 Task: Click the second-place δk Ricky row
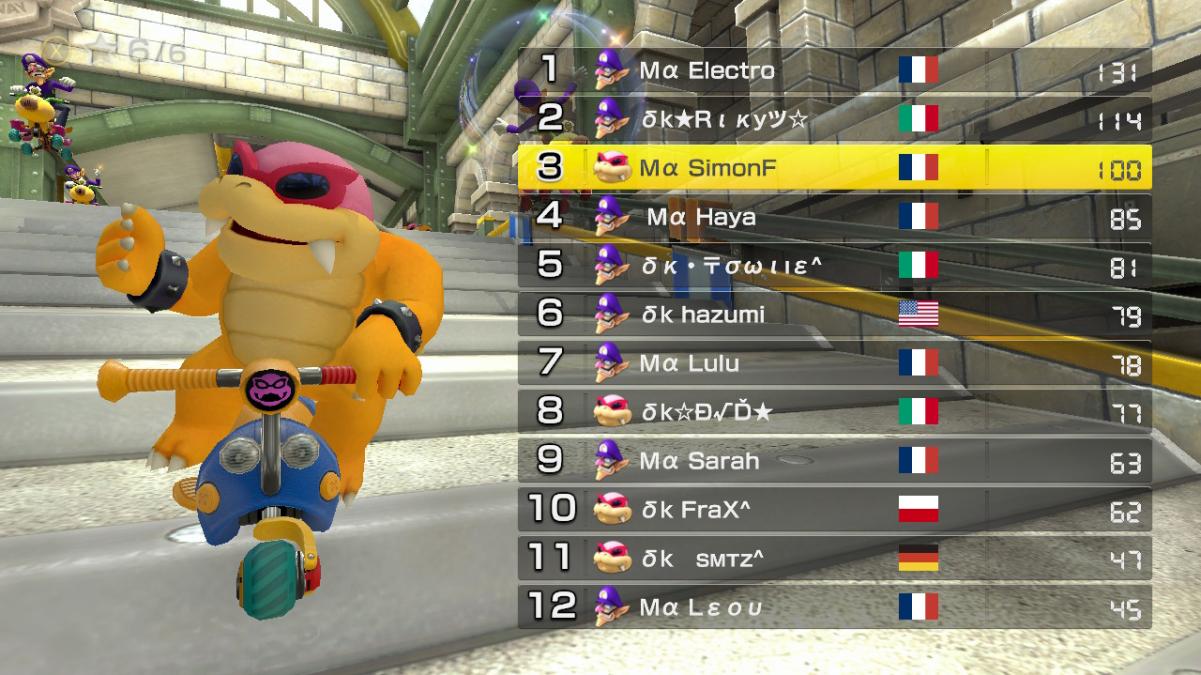pyautogui.click(x=834, y=120)
